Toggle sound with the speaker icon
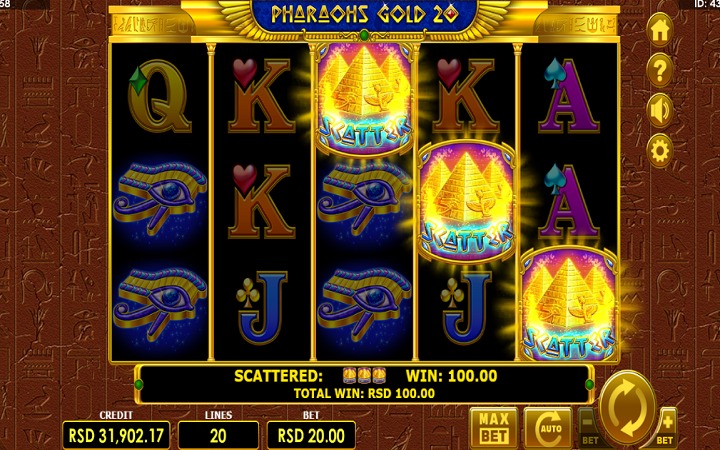 pyautogui.click(x=659, y=110)
